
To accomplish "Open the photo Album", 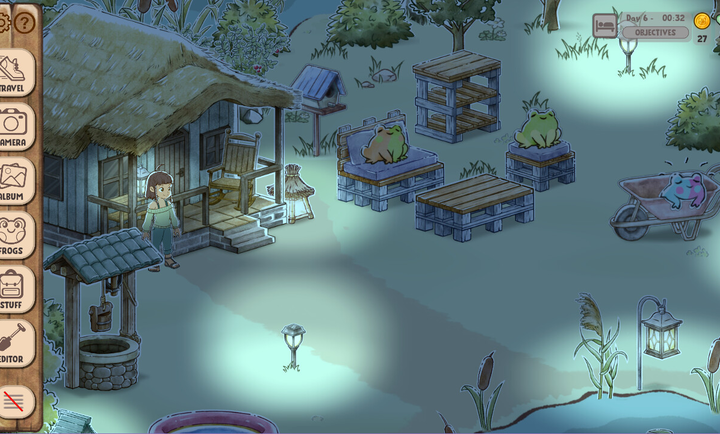I will pyautogui.click(x=14, y=181).
